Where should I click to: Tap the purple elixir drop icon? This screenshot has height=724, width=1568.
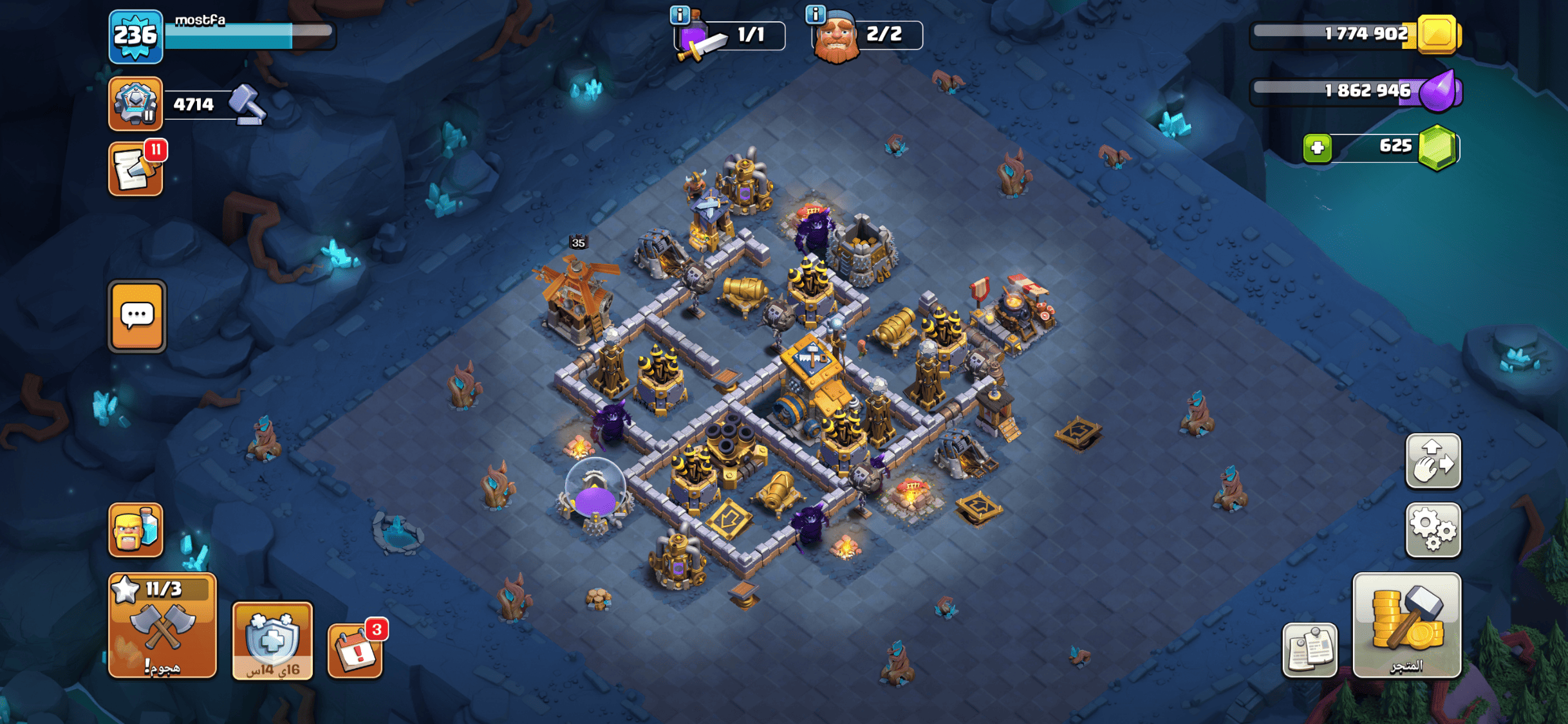point(1438,91)
